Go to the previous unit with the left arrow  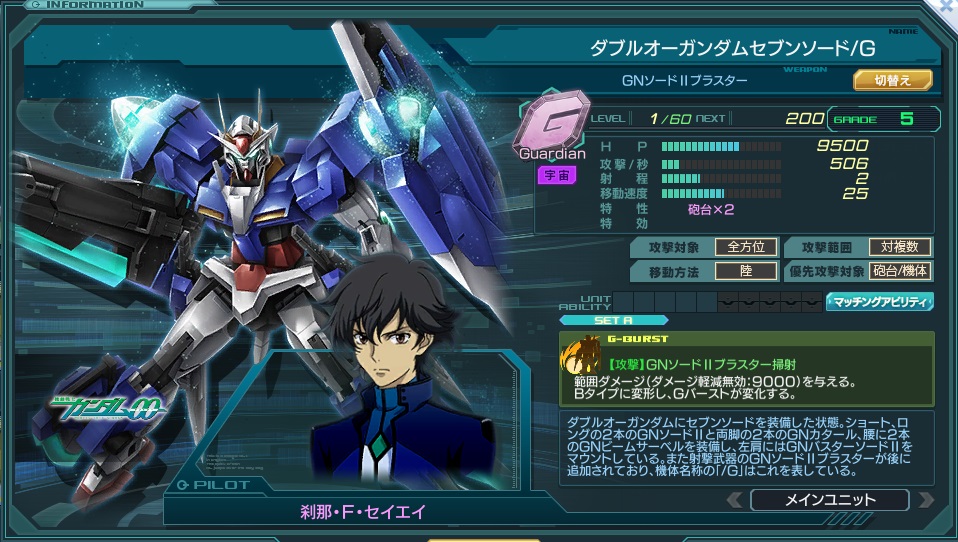[x=735, y=500]
